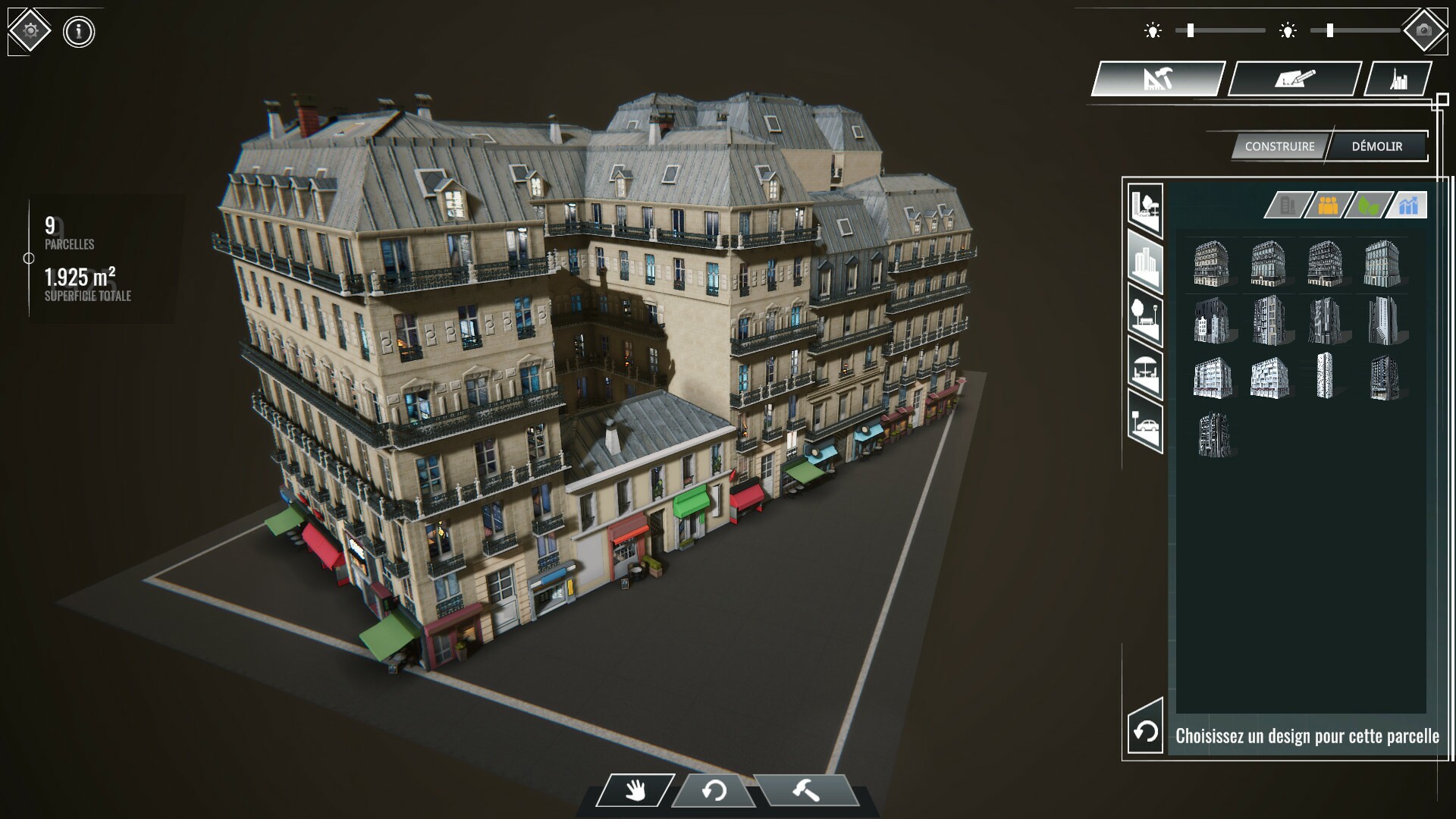Select the CONSTRUIRE tab

1279,146
